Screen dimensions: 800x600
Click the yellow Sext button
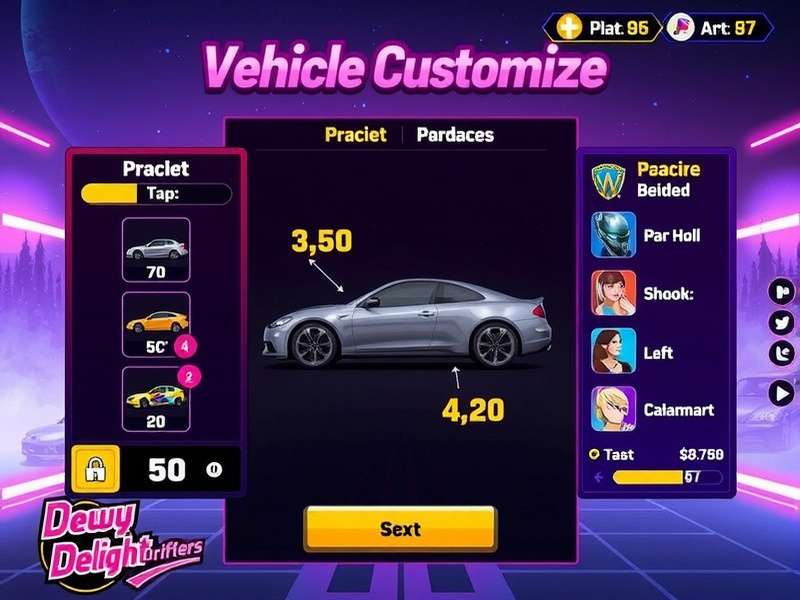click(x=400, y=528)
